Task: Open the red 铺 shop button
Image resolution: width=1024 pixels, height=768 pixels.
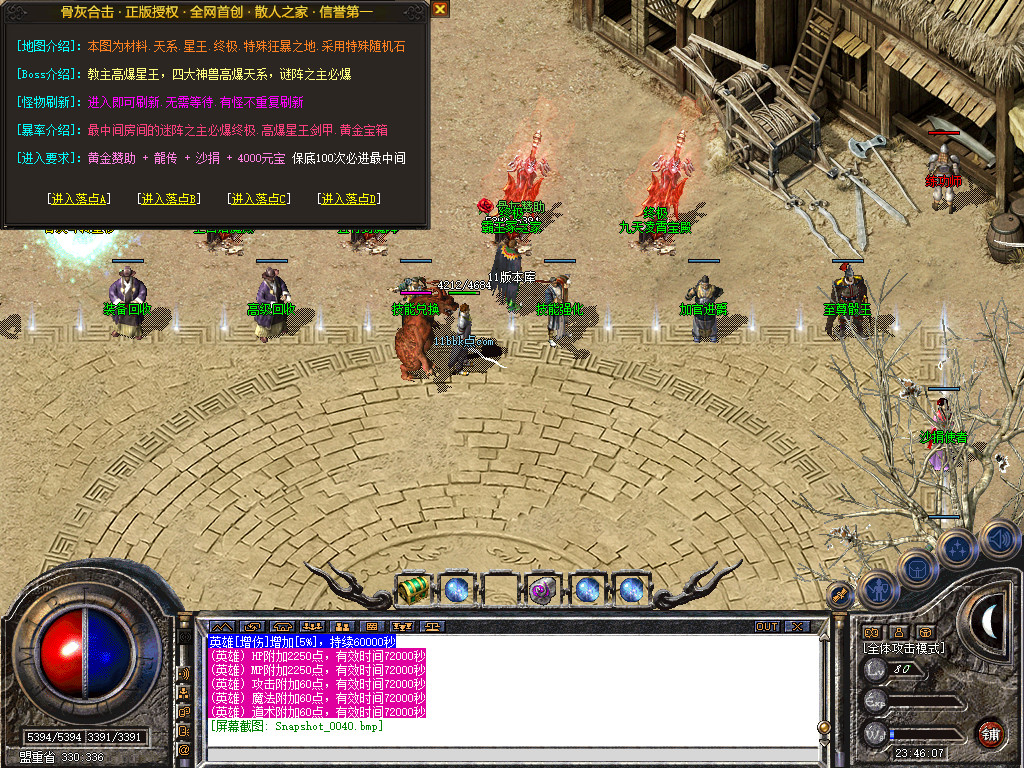Action: pyautogui.click(x=989, y=732)
